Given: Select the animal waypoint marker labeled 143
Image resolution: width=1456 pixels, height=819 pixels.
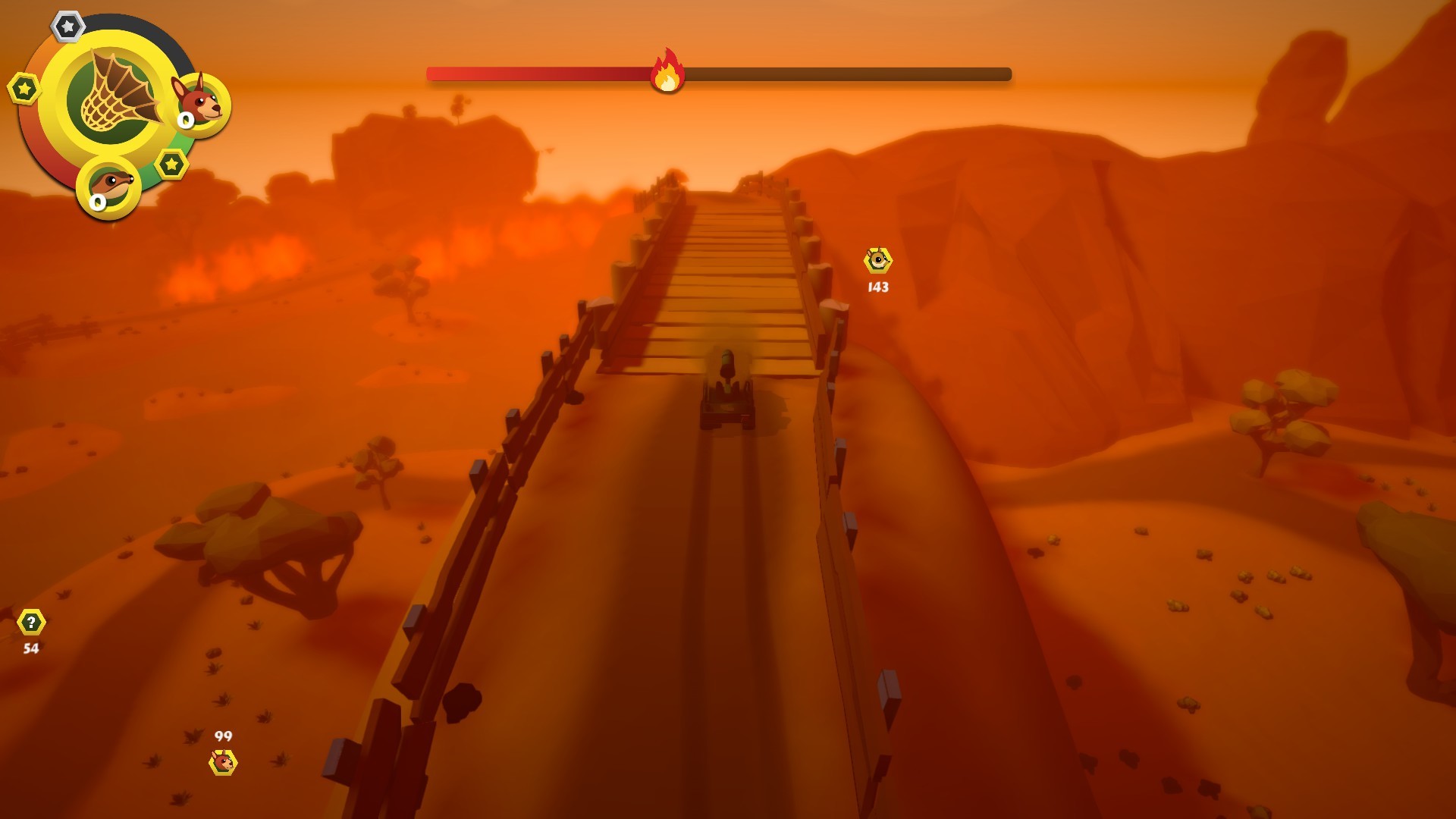Looking at the screenshot, I should (876, 261).
